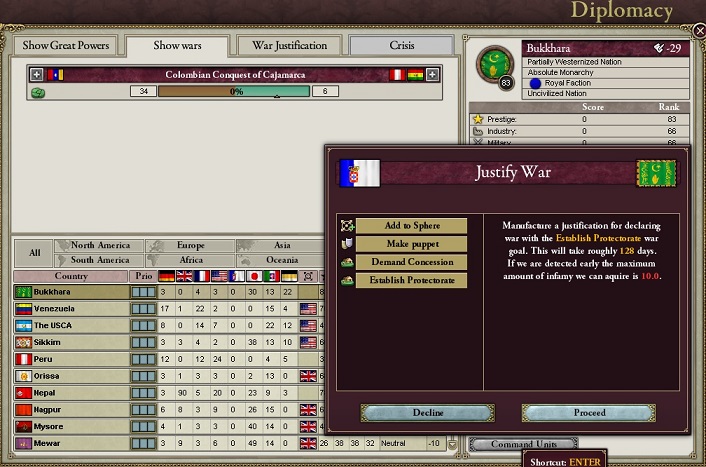706x467 pixels.
Task: Select Make puppet war goal
Action: click(411, 244)
